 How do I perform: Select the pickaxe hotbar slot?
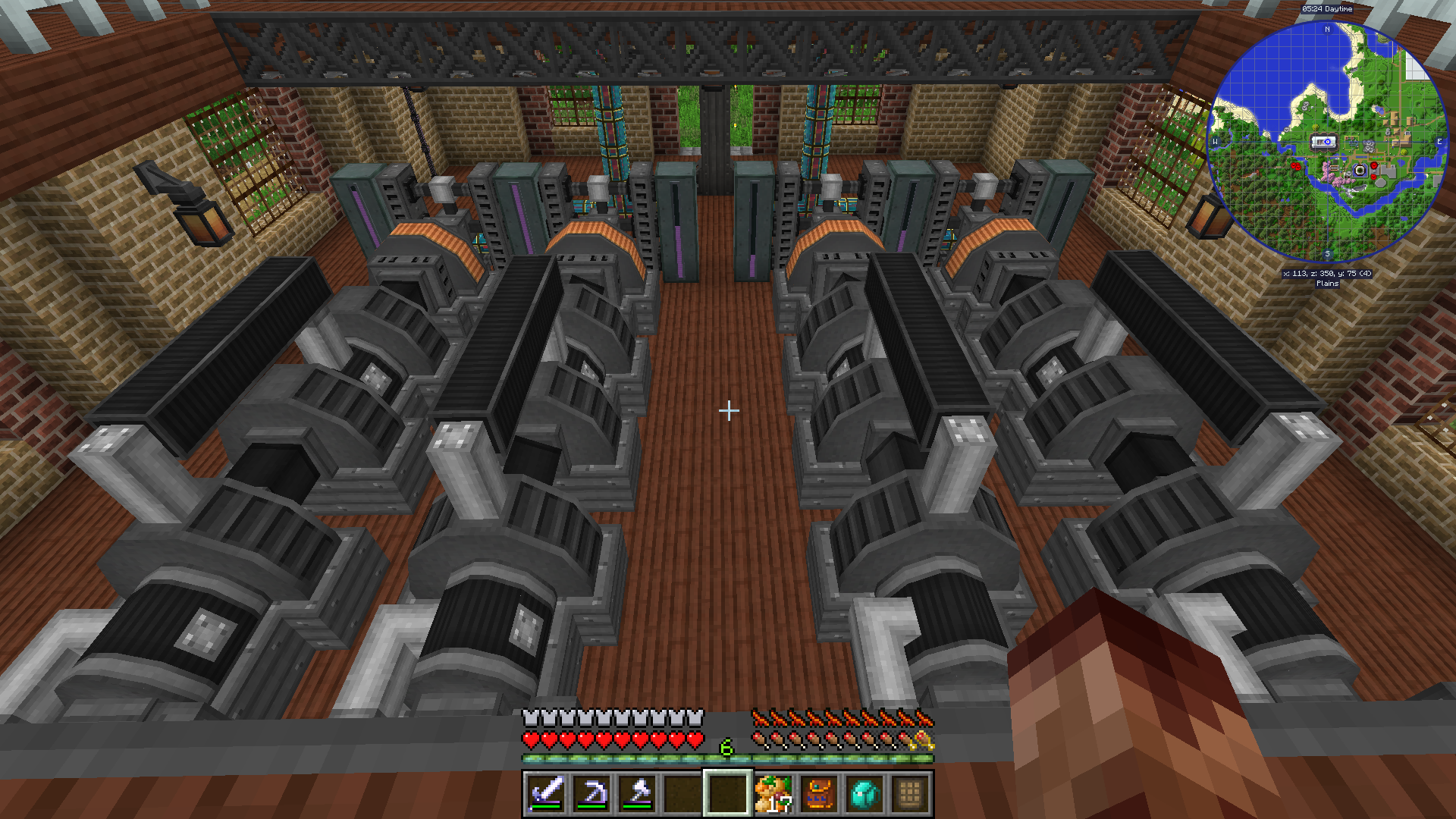591,793
